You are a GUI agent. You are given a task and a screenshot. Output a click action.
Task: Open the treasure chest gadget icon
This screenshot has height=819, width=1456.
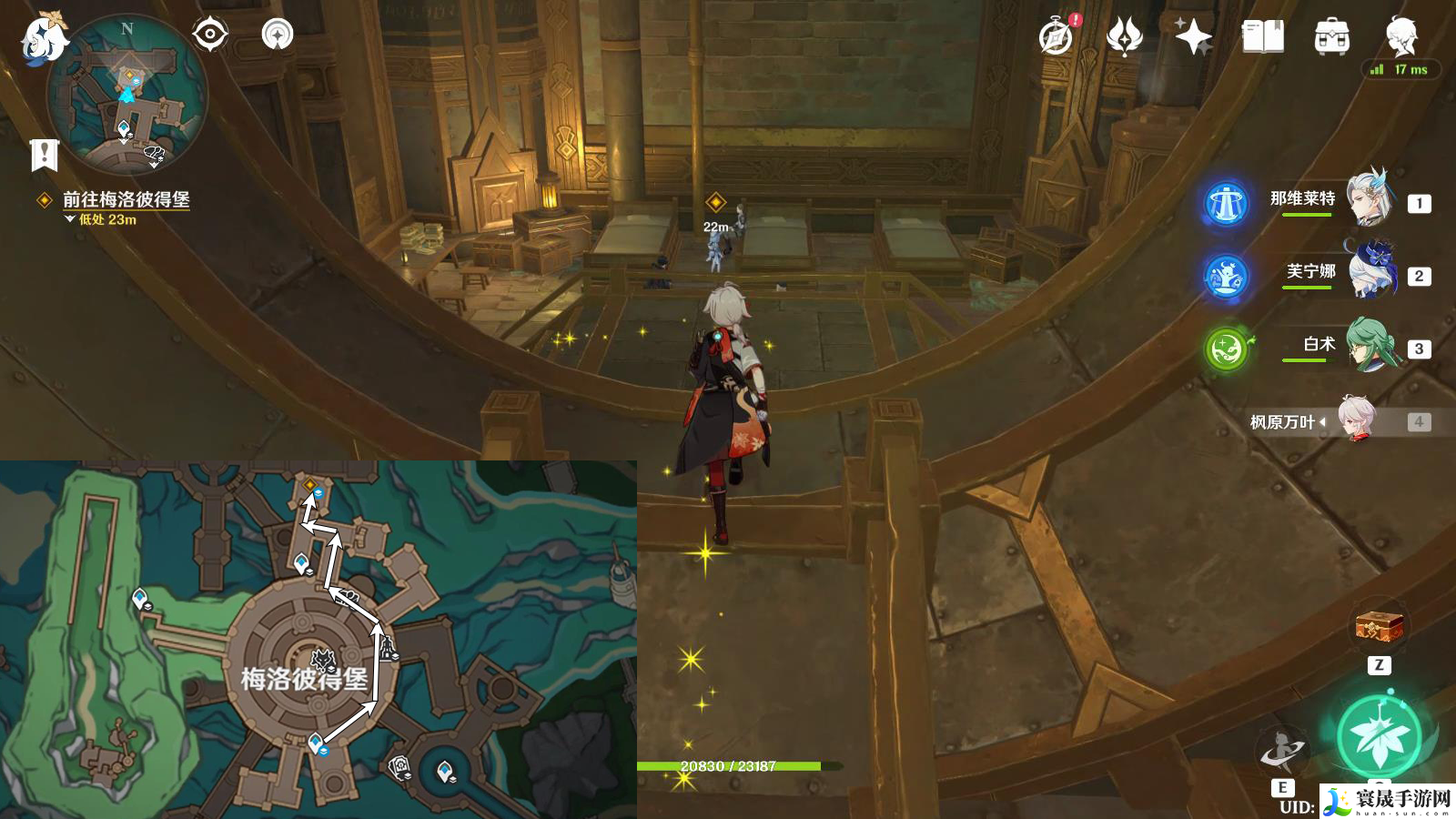coord(1379,626)
